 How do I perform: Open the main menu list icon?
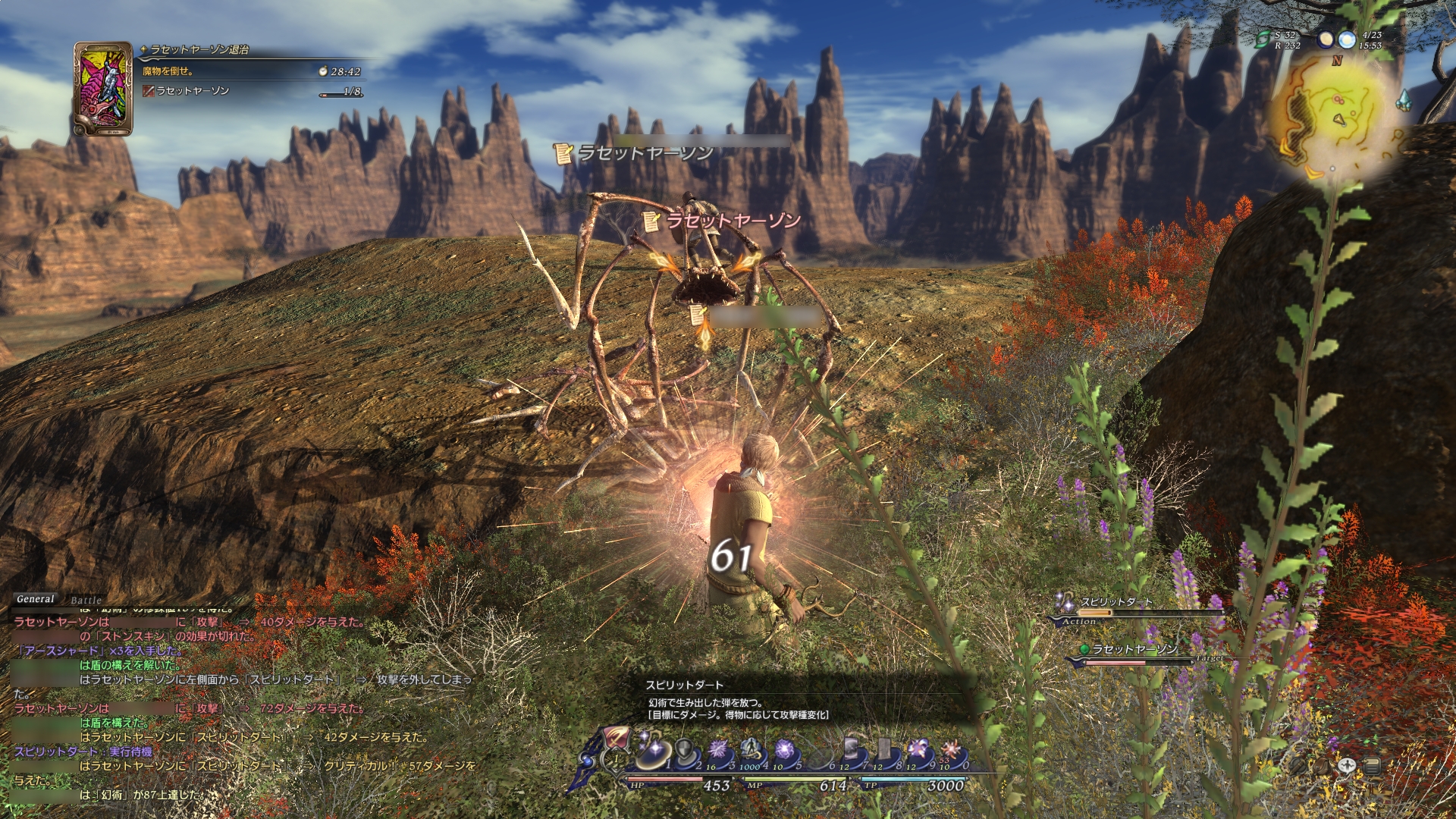tap(1372, 765)
